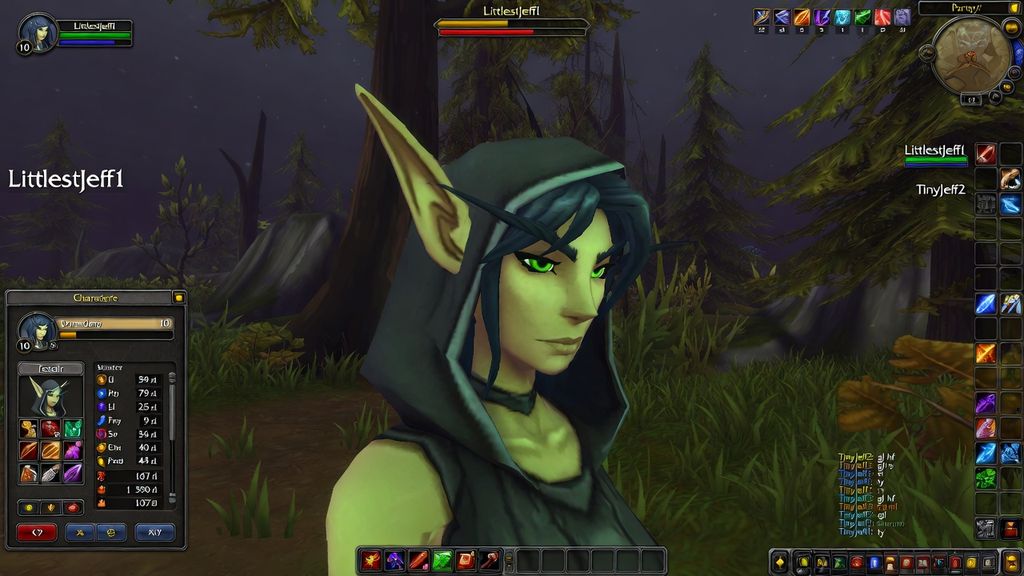Close the character panel with its corner button
Viewport: 1024px width, 576px height.
[x=178, y=297]
